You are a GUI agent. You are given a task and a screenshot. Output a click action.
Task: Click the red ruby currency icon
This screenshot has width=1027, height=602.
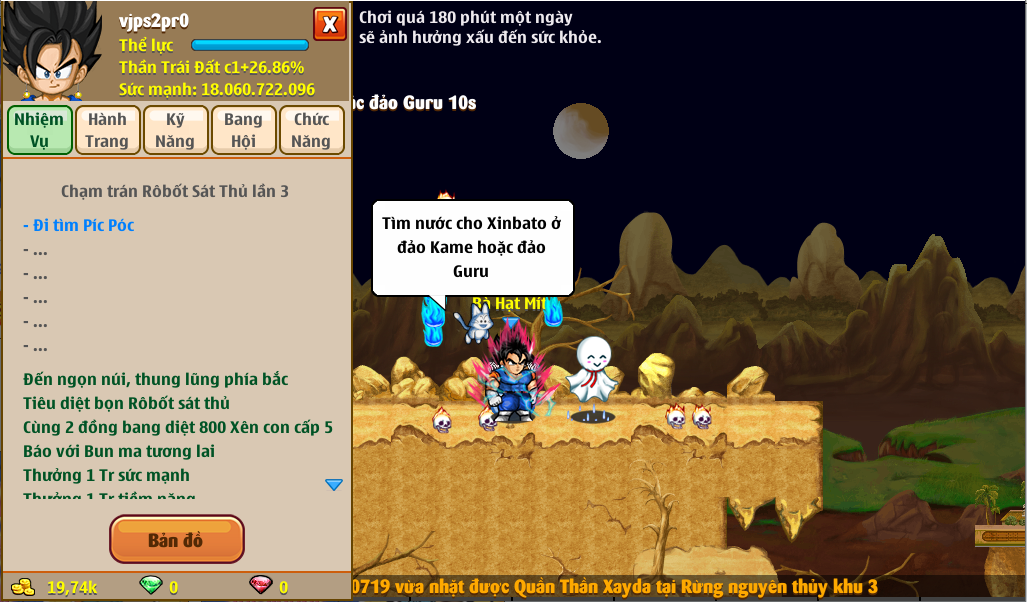click(260, 586)
